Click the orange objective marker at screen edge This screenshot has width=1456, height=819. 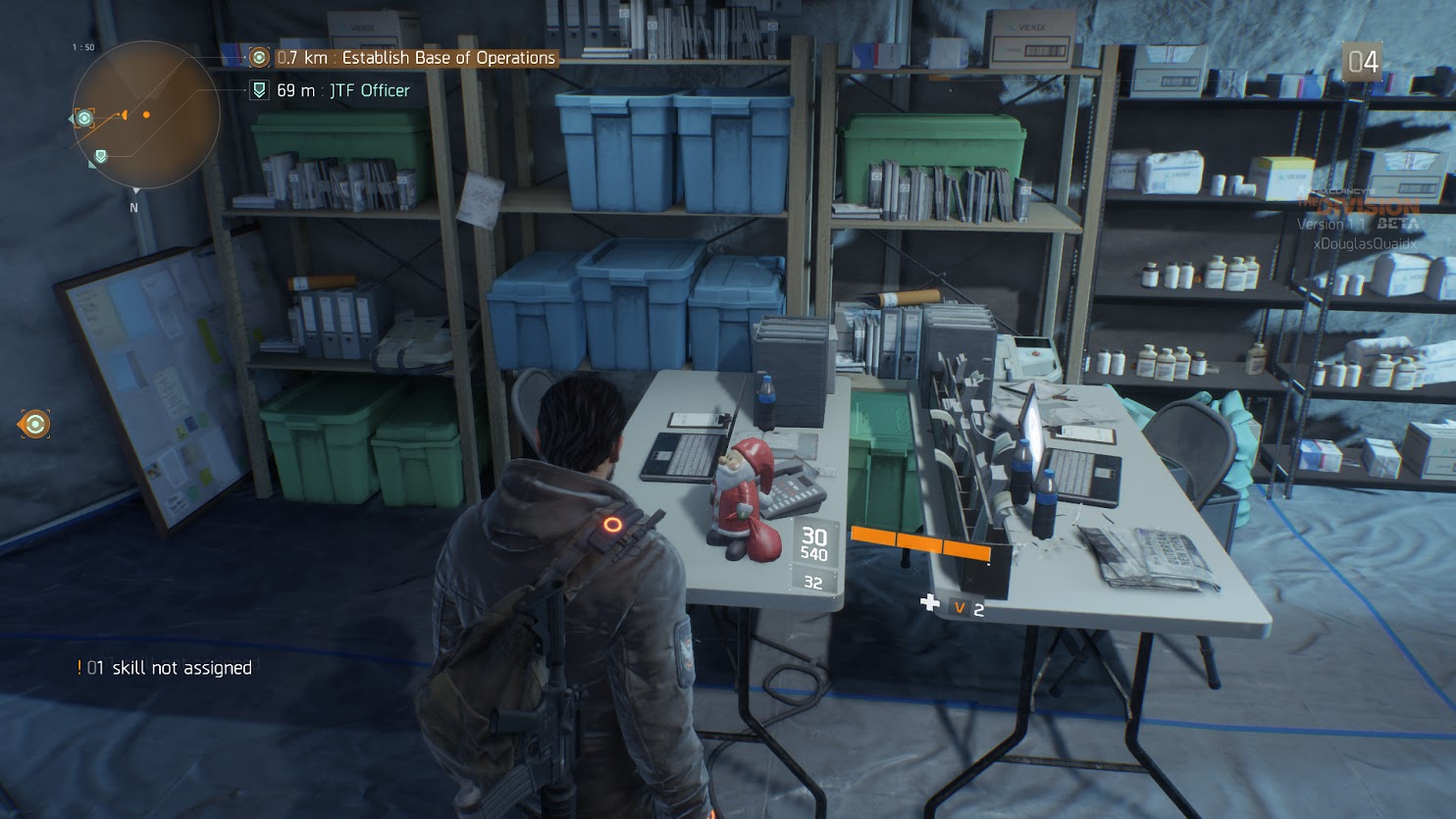click(x=34, y=424)
